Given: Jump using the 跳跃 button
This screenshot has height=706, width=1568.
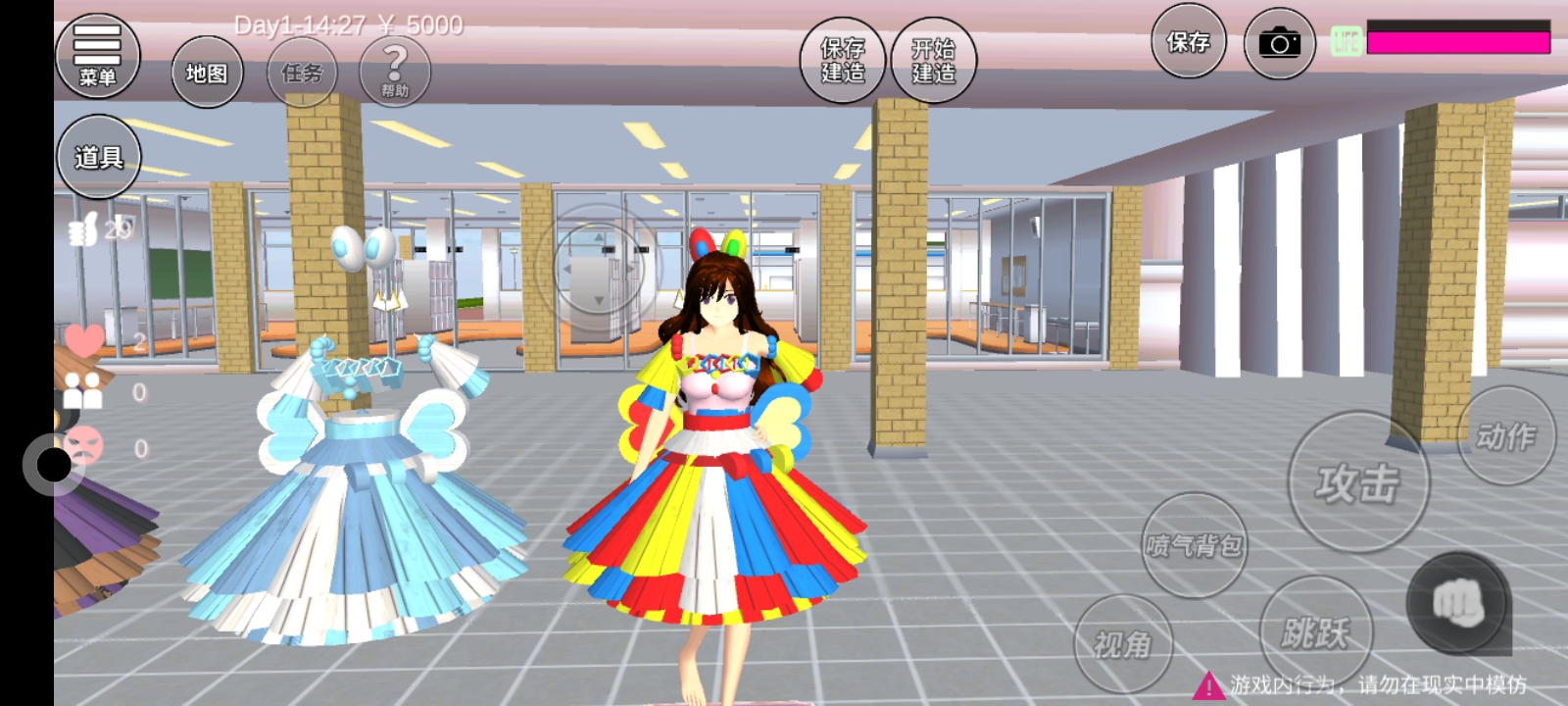Looking at the screenshot, I should pos(1315,631).
